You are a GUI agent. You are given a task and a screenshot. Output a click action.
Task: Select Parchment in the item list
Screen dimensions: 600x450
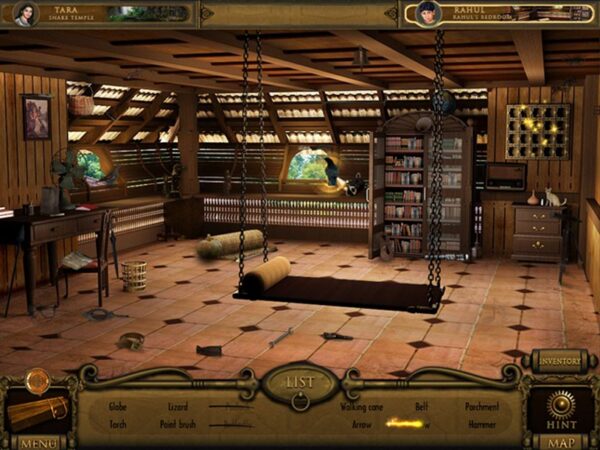(482, 407)
